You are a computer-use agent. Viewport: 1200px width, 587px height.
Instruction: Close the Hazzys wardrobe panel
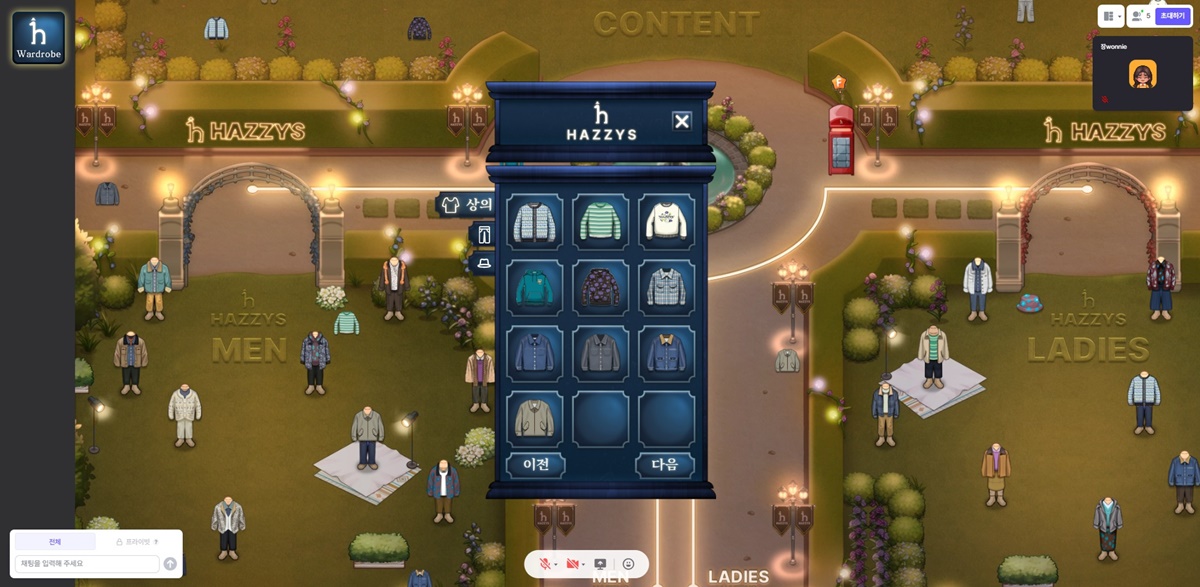click(682, 121)
